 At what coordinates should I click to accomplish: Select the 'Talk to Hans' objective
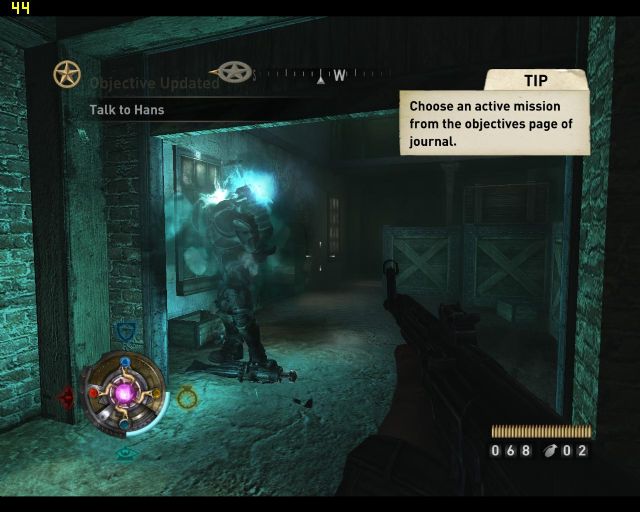(127, 110)
